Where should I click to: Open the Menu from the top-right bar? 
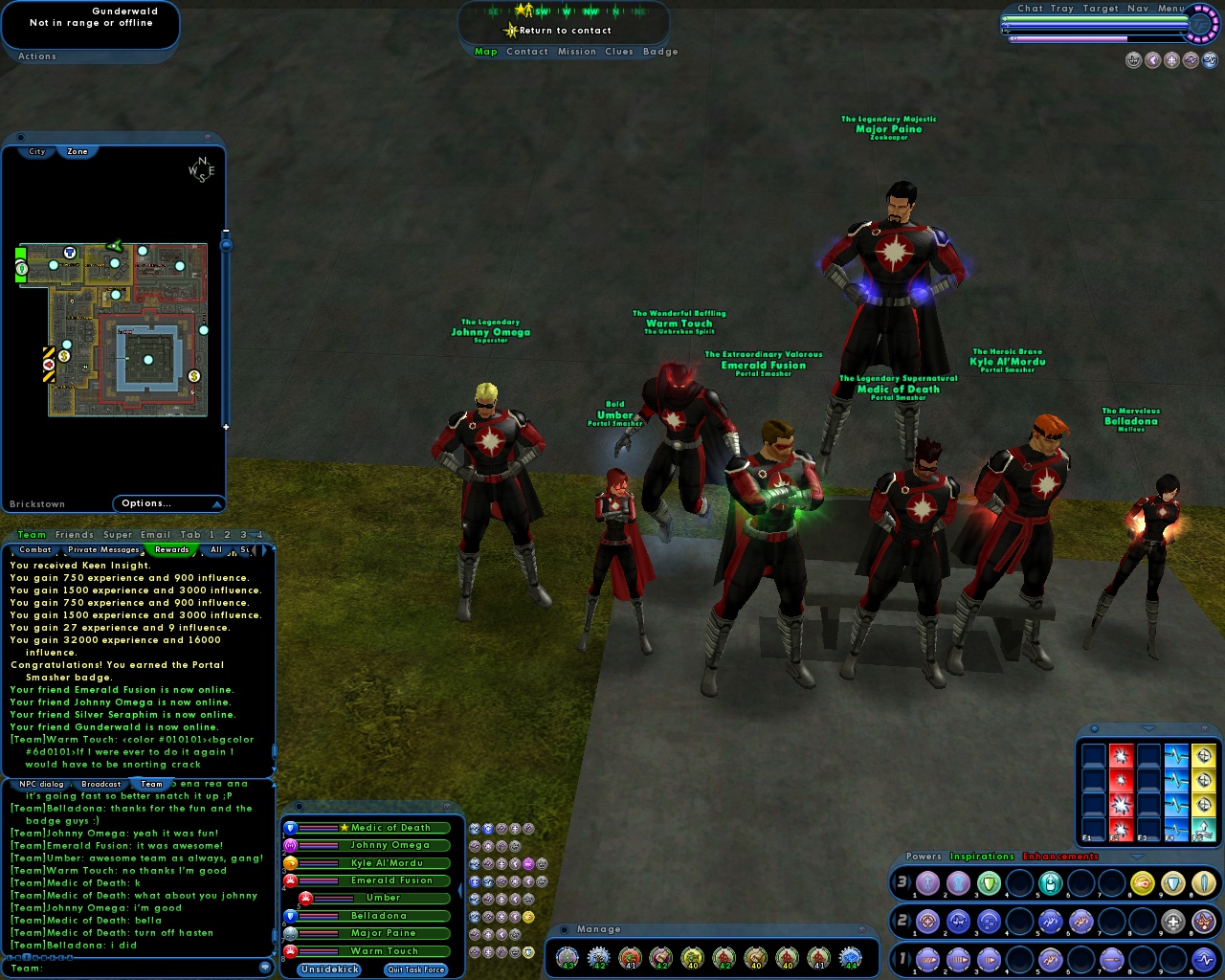[1171, 9]
